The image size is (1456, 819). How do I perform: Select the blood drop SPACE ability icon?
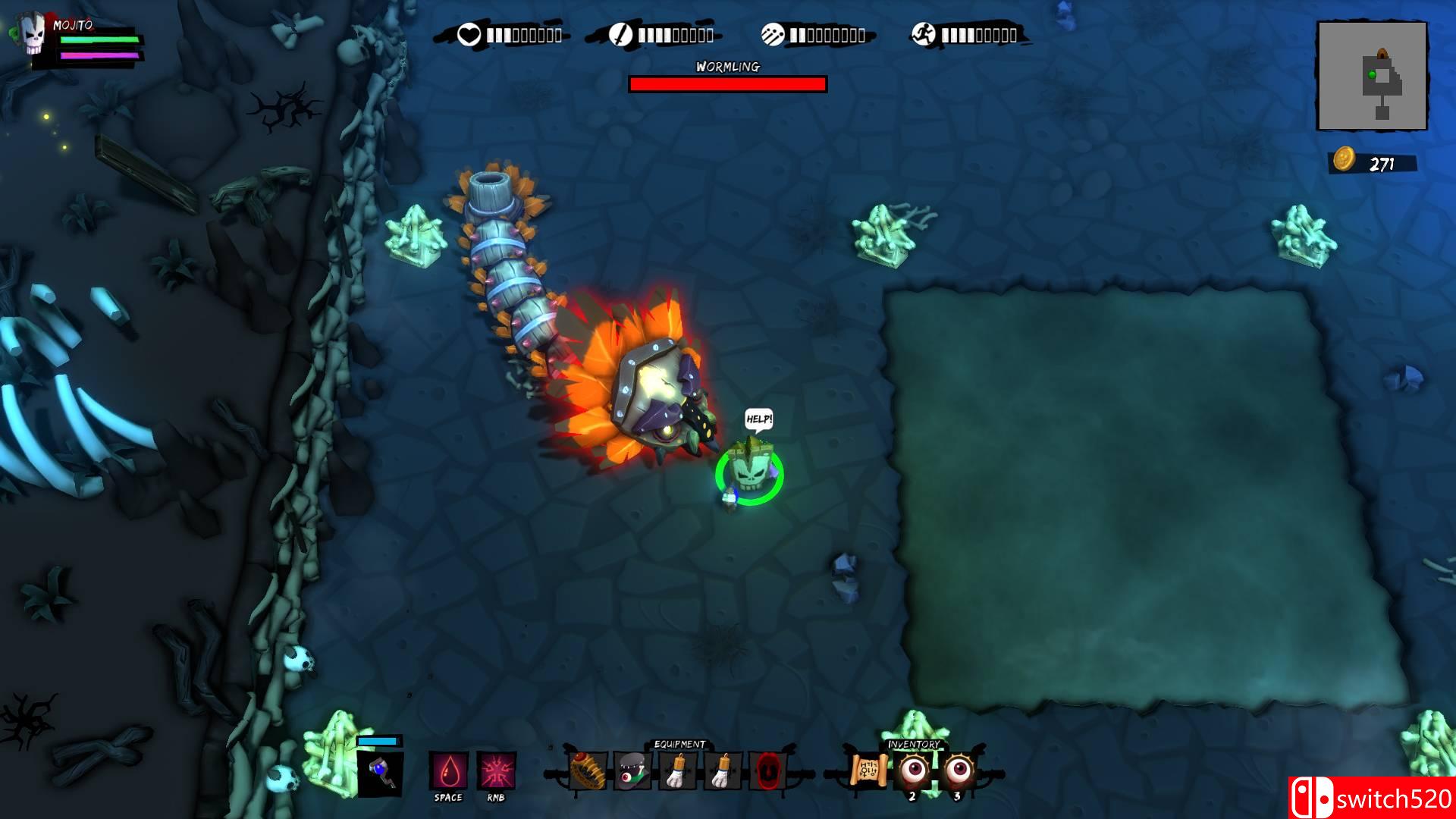(x=449, y=770)
